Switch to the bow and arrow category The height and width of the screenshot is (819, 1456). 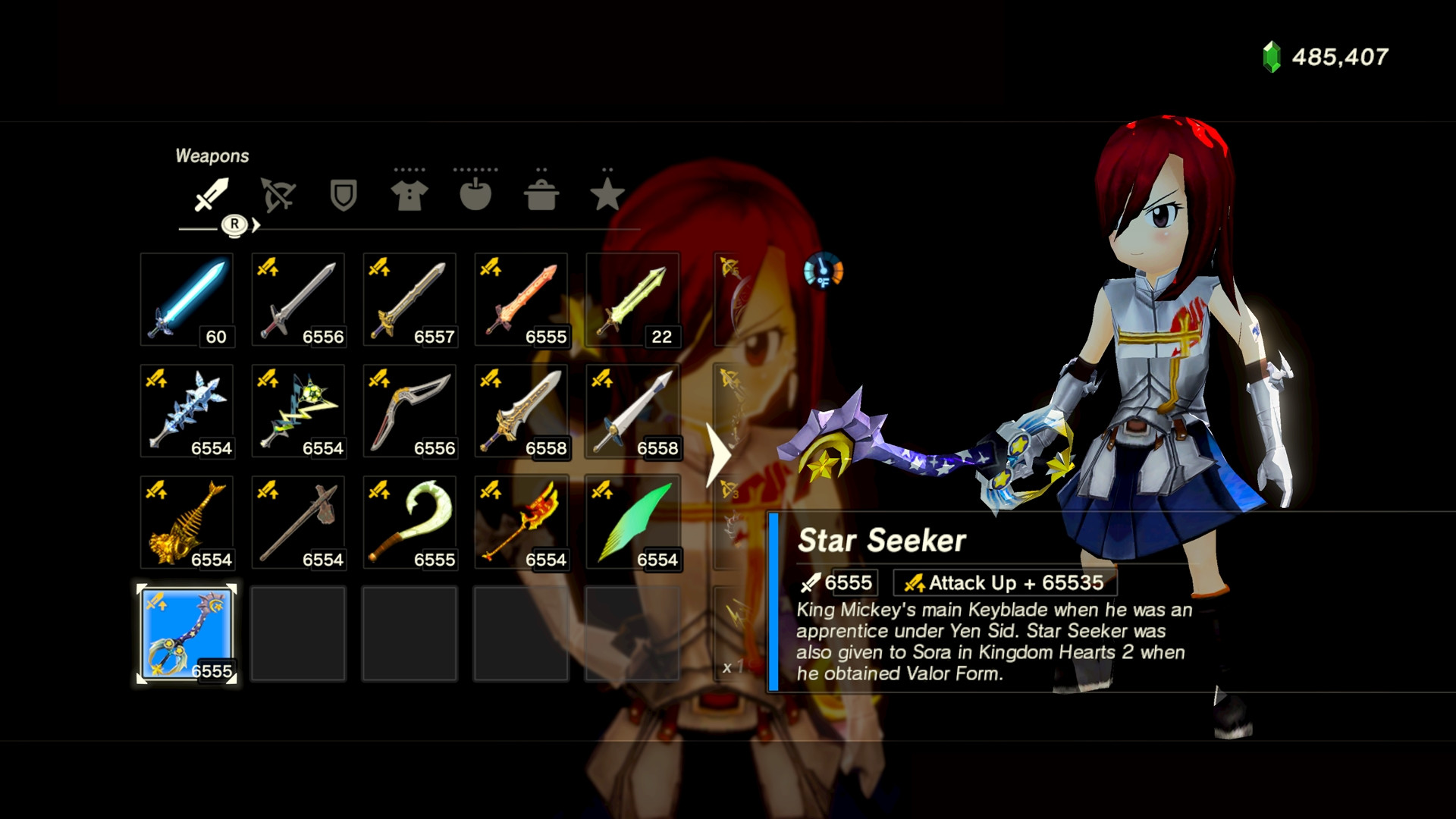click(277, 196)
